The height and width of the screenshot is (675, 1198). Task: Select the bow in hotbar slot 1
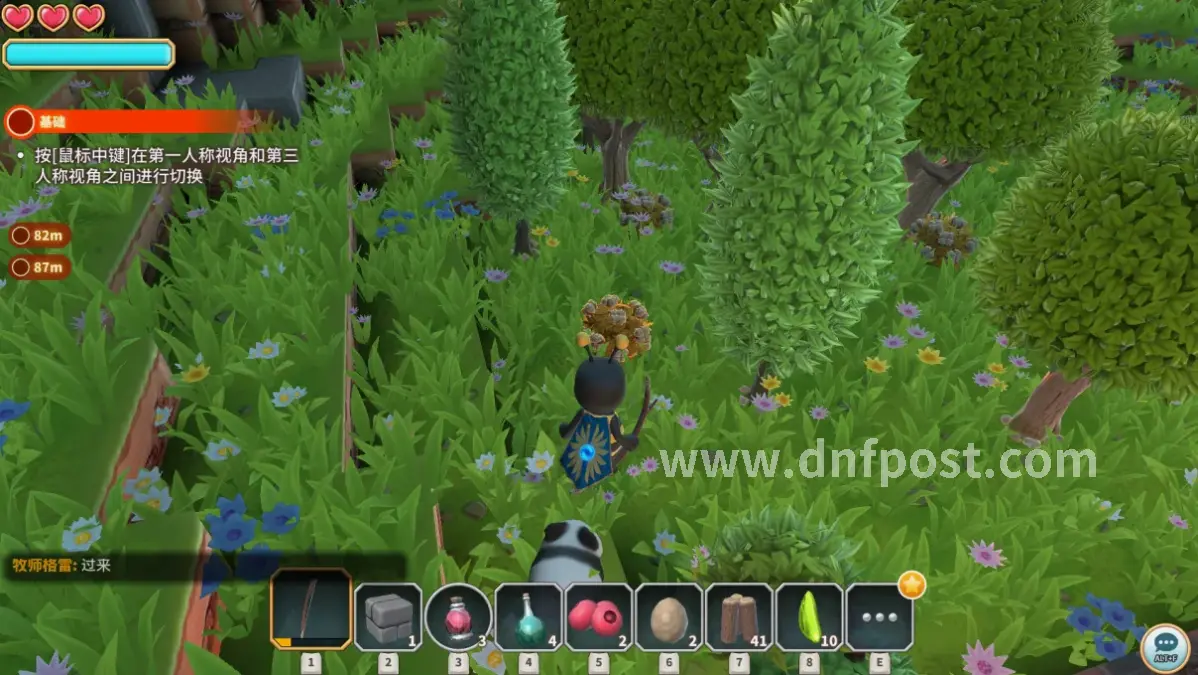(x=311, y=610)
